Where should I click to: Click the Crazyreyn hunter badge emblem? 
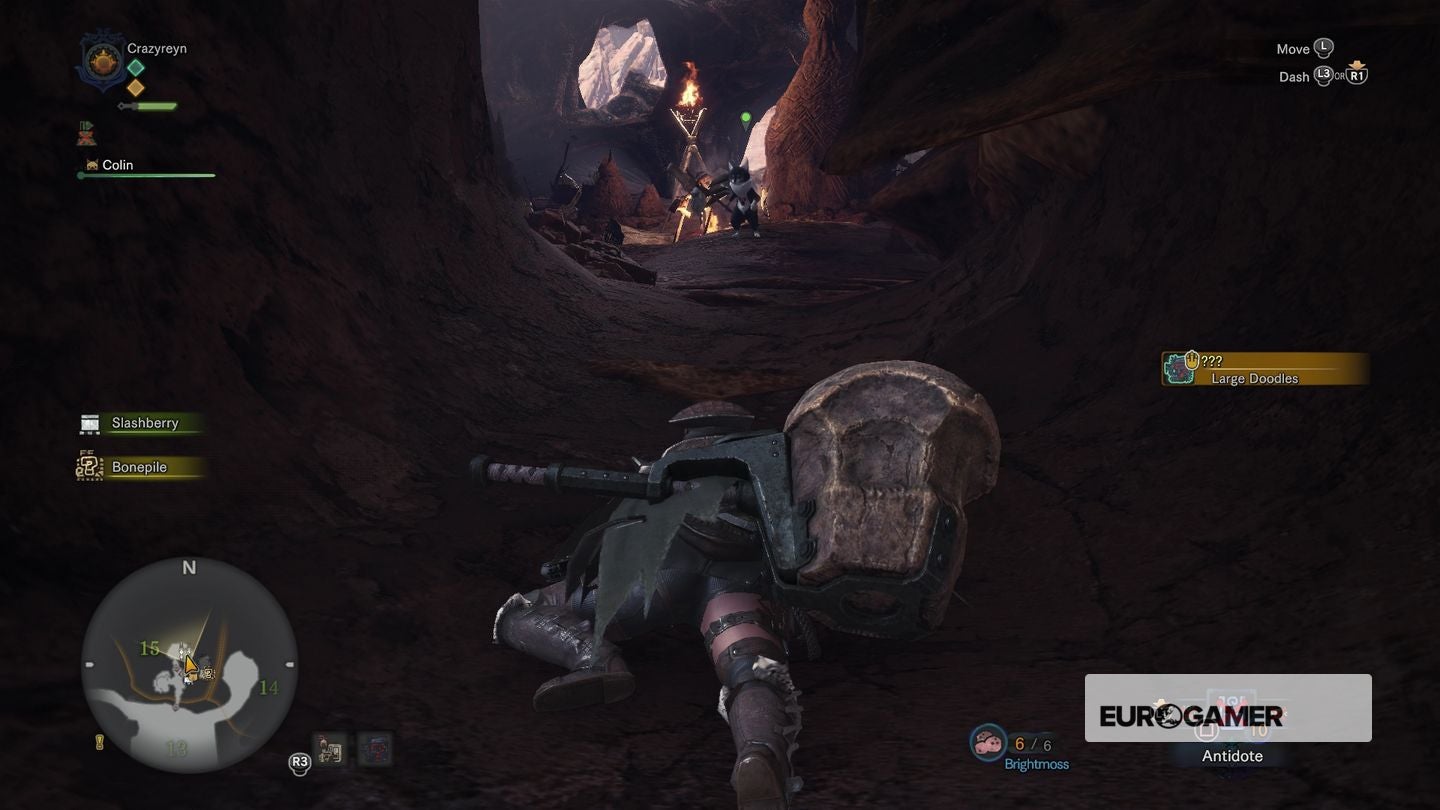[x=101, y=62]
